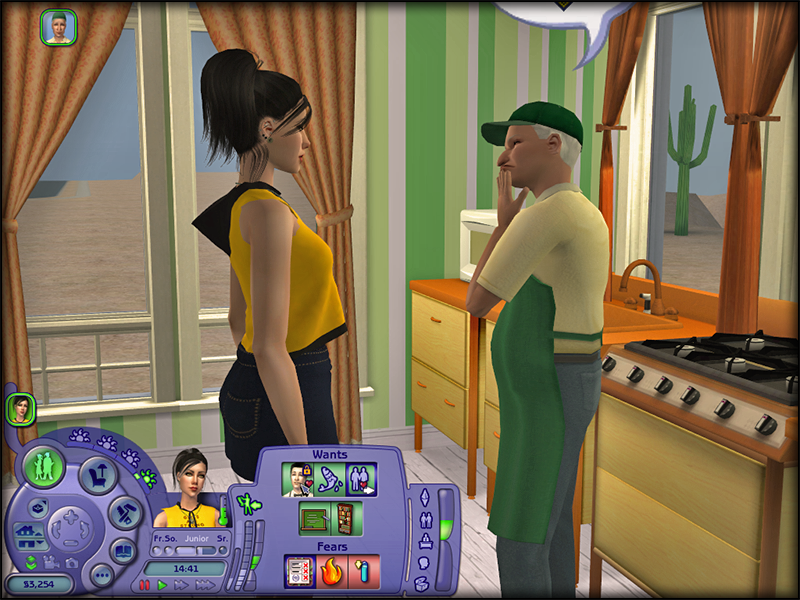Image resolution: width=800 pixels, height=600 pixels.
Task: Select the failed report card fear icon
Action: 299,571
